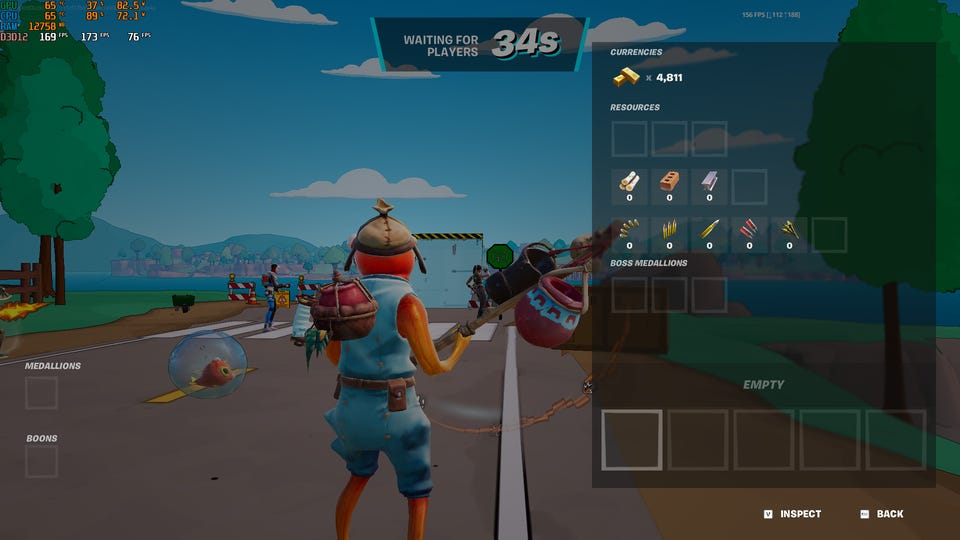Screen dimensions: 960x540
Task: Select the gold bars currency icon
Action: [627, 77]
